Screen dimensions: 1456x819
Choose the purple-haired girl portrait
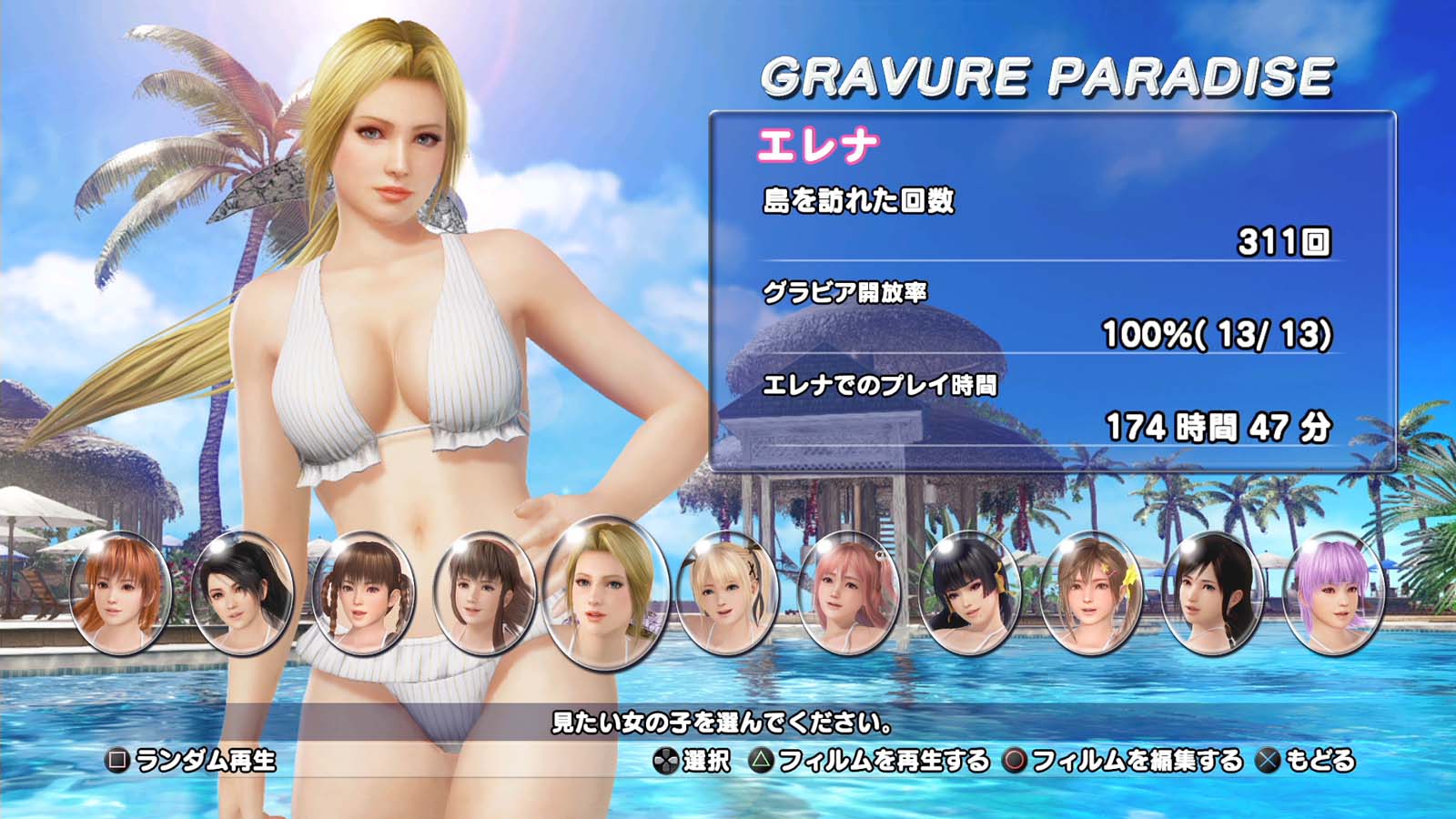click(1333, 592)
